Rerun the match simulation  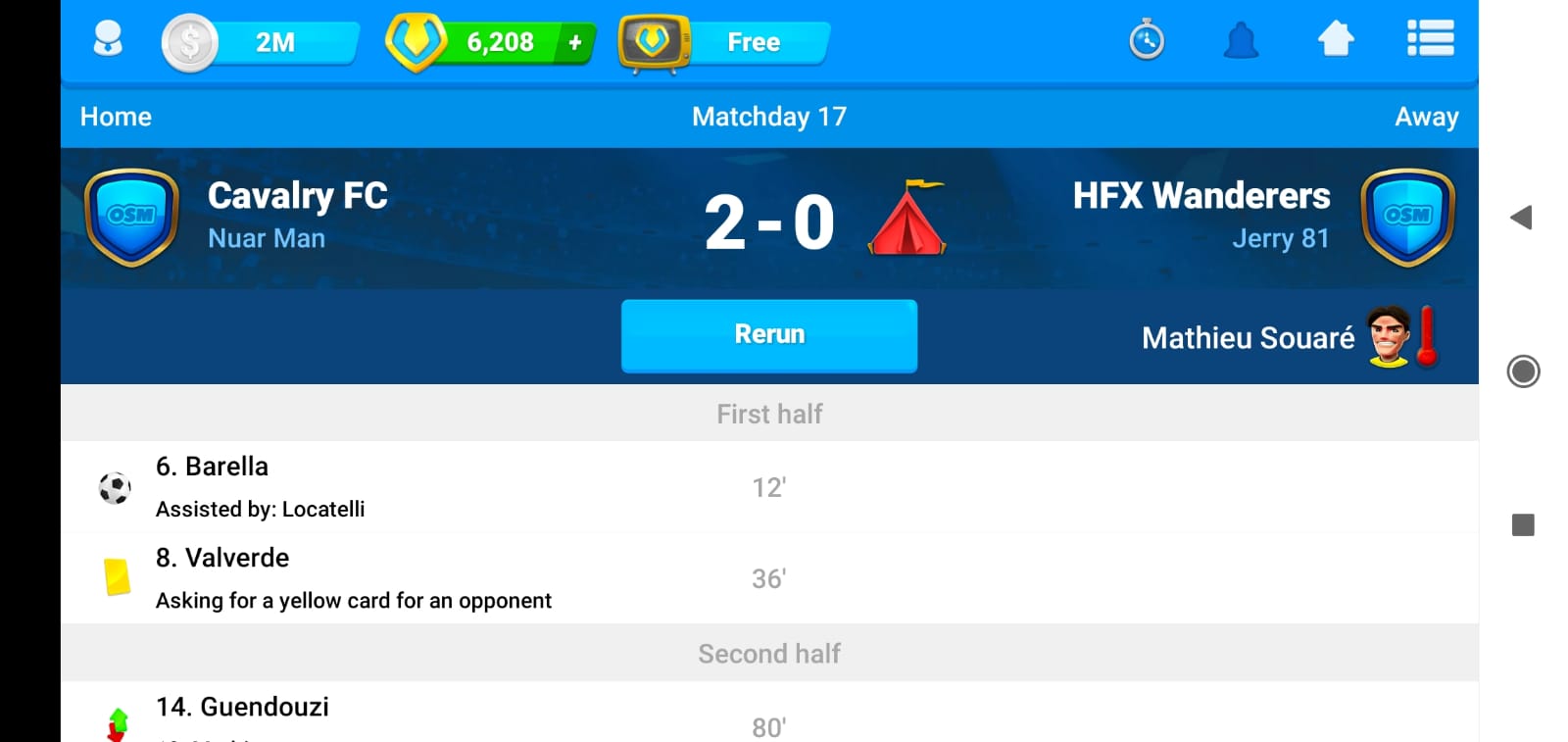click(769, 335)
